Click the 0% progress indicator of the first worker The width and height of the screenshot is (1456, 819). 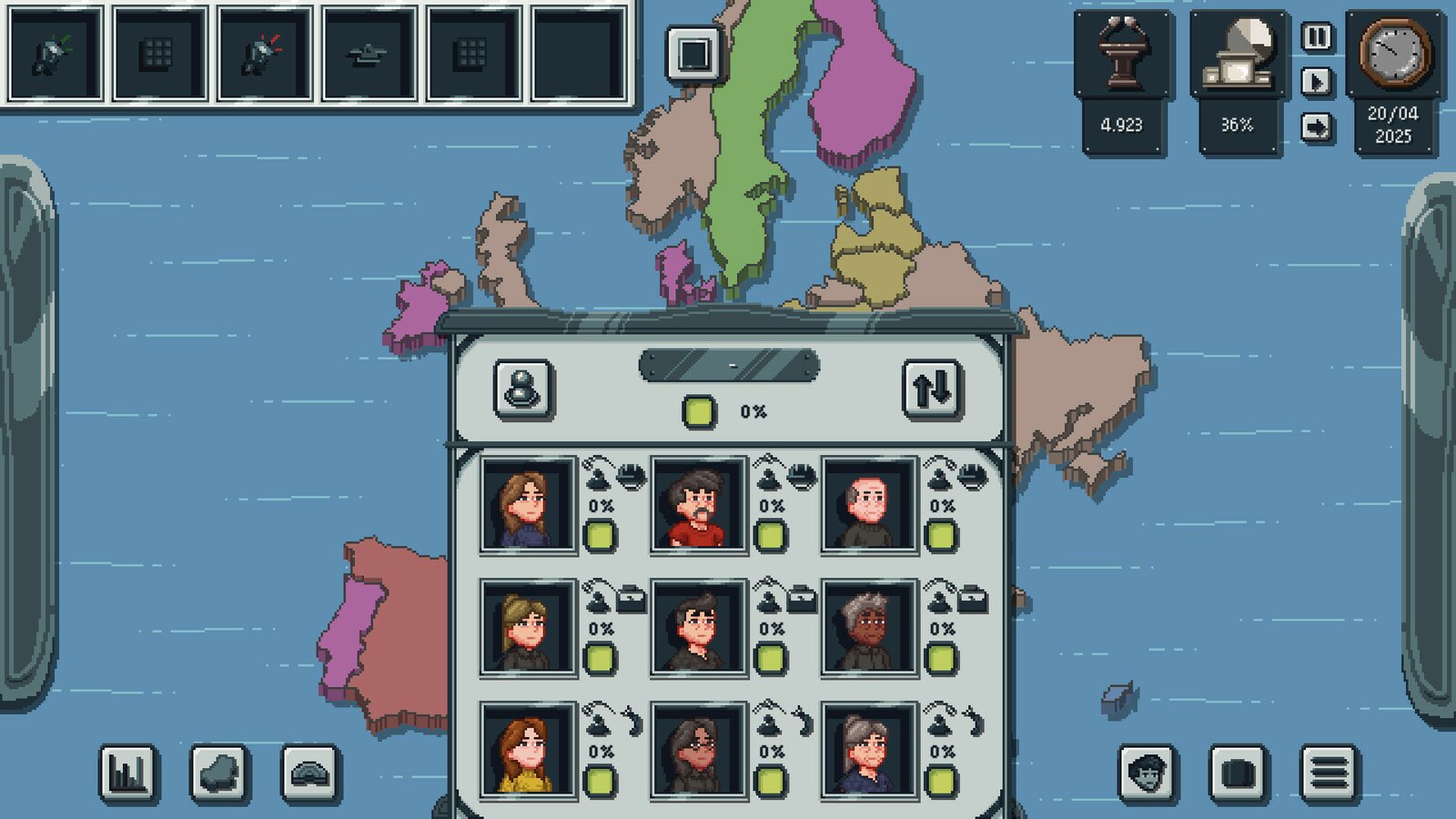tap(602, 506)
